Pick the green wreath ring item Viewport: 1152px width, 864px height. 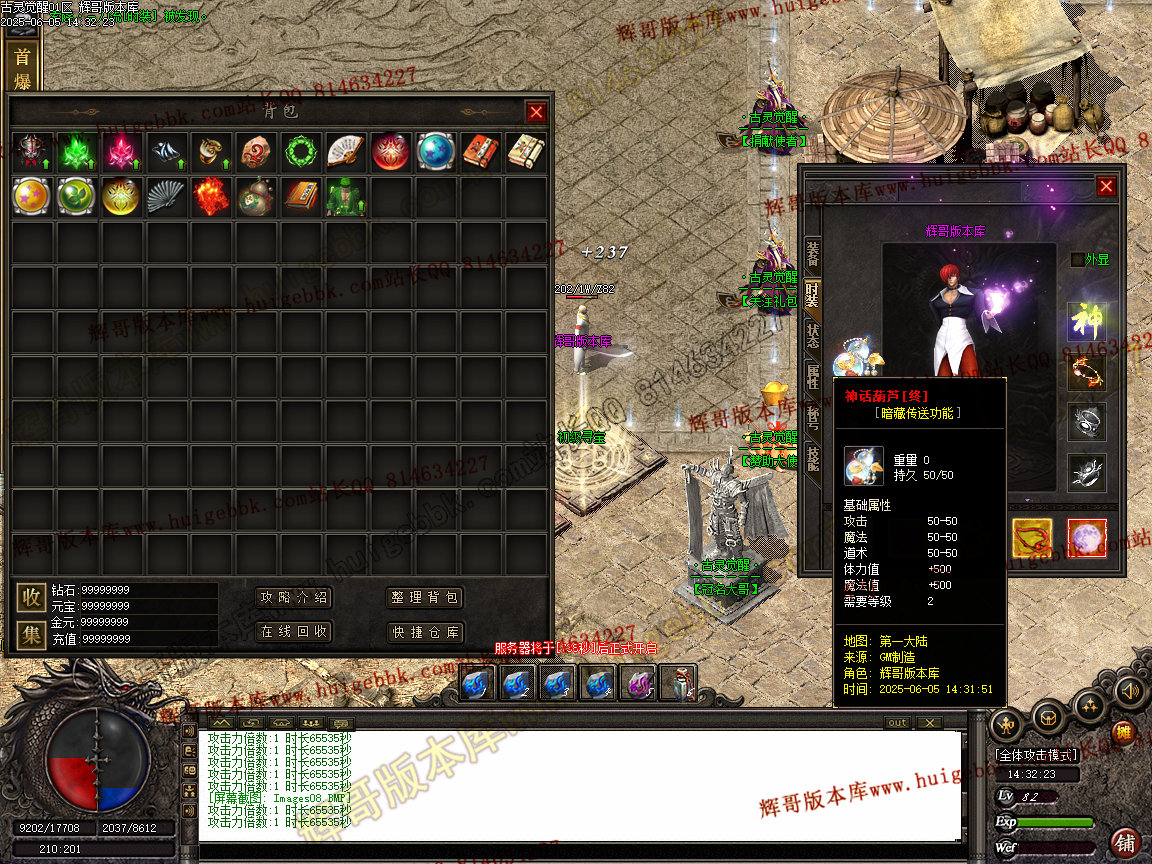pos(298,152)
